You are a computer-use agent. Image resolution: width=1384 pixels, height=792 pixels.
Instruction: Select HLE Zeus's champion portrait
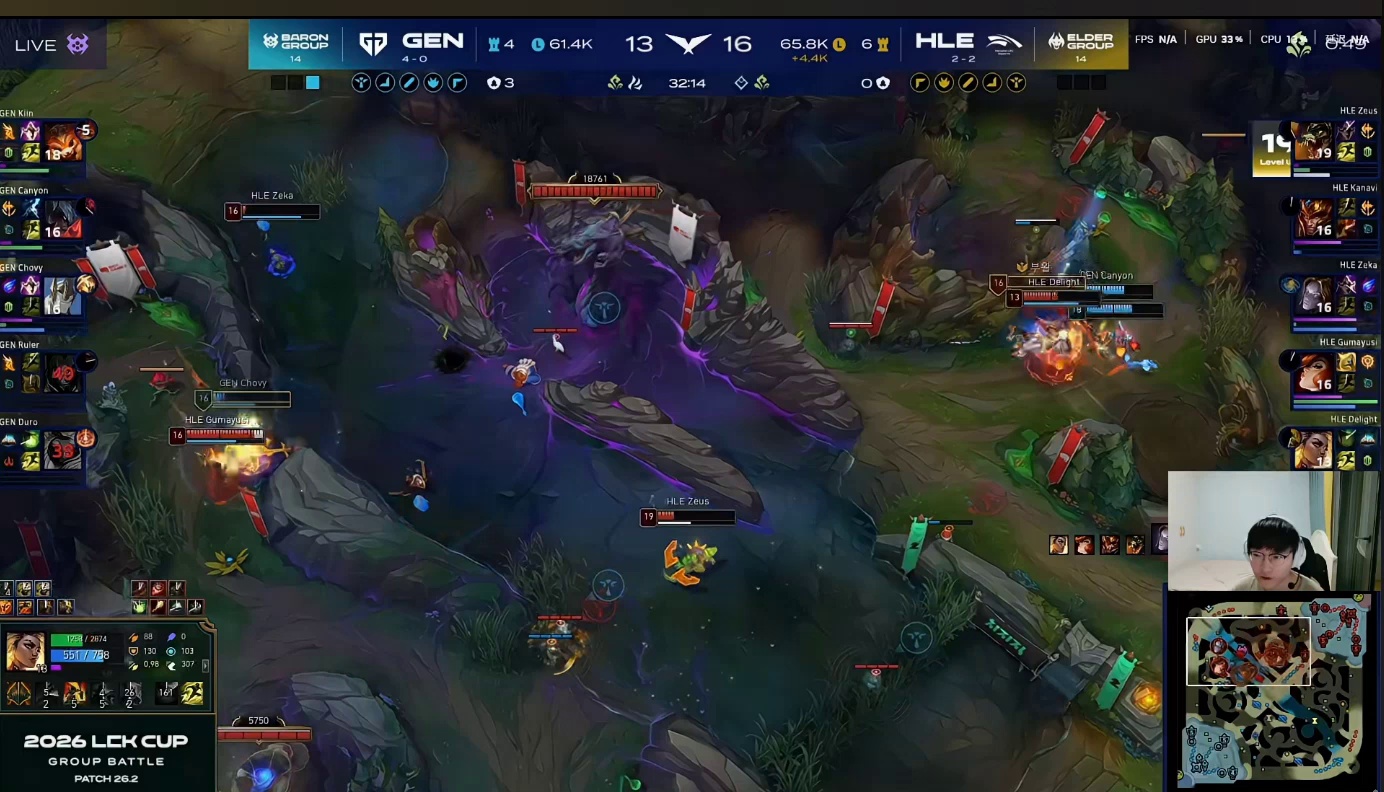click(1315, 142)
